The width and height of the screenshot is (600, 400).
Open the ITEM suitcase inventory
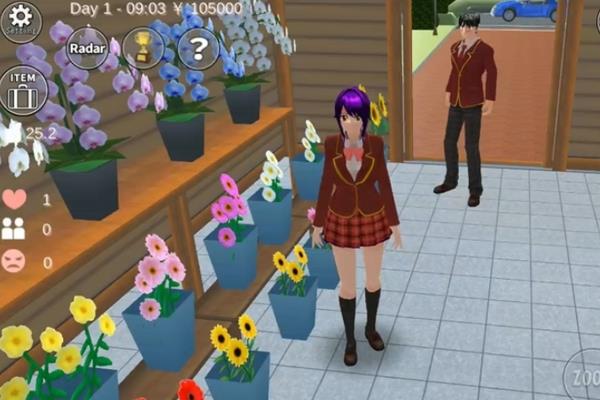(23, 91)
